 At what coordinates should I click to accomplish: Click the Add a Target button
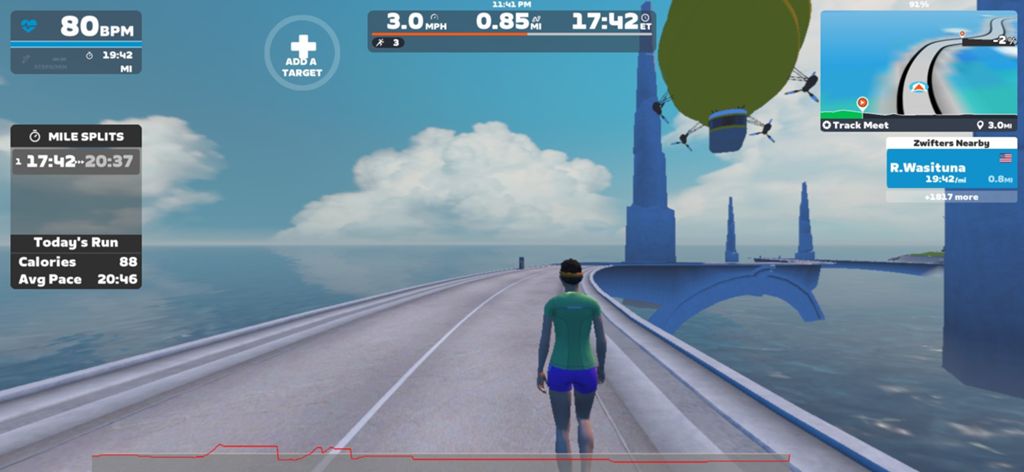[301, 53]
